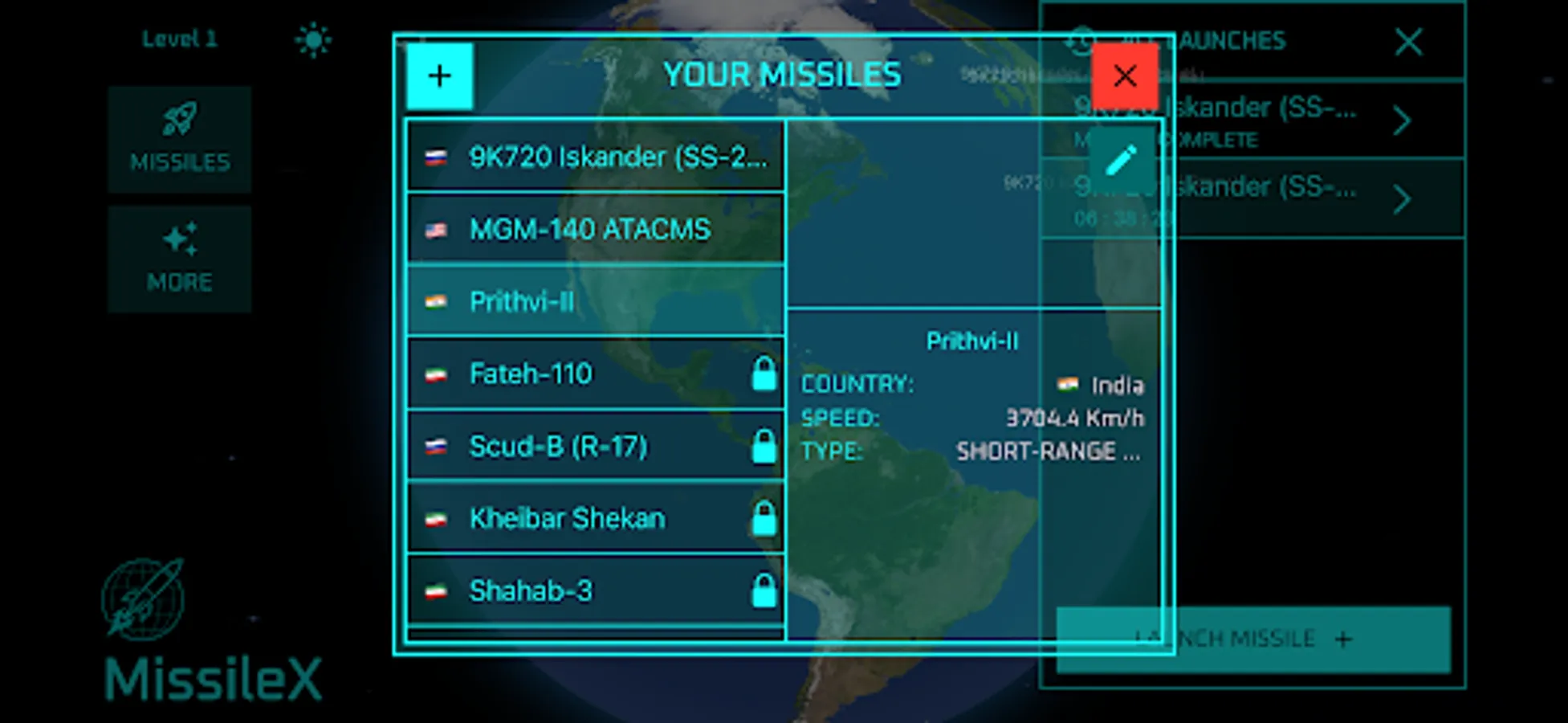Image resolution: width=1568 pixels, height=723 pixels.
Task: Click the India flag in Prithvi-II details
Action: 1069,384
